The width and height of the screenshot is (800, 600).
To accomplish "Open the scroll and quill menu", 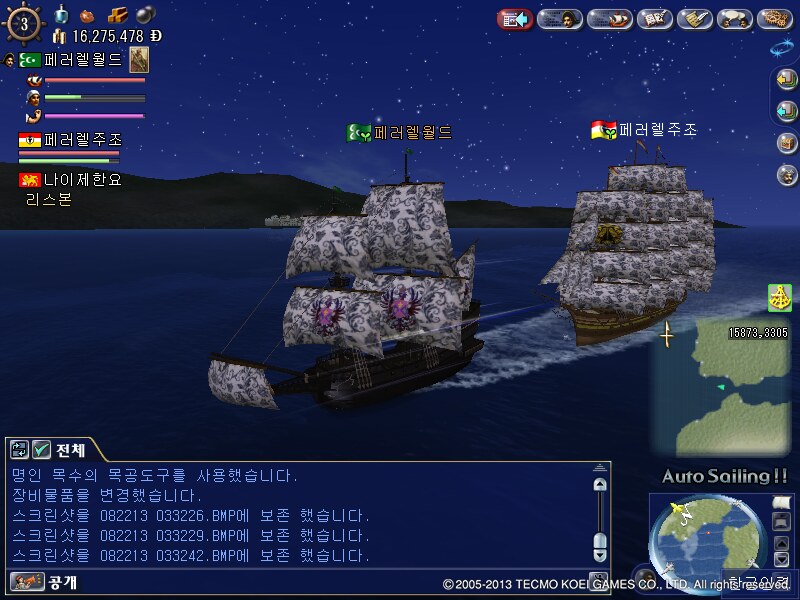I will [695, 19].
